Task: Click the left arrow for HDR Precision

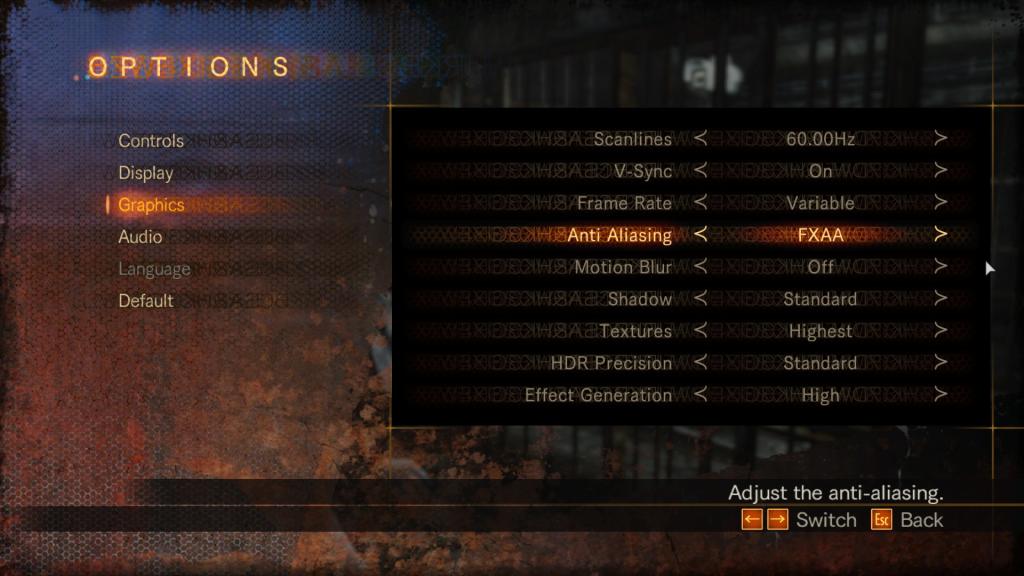Action: coord(700,363)
